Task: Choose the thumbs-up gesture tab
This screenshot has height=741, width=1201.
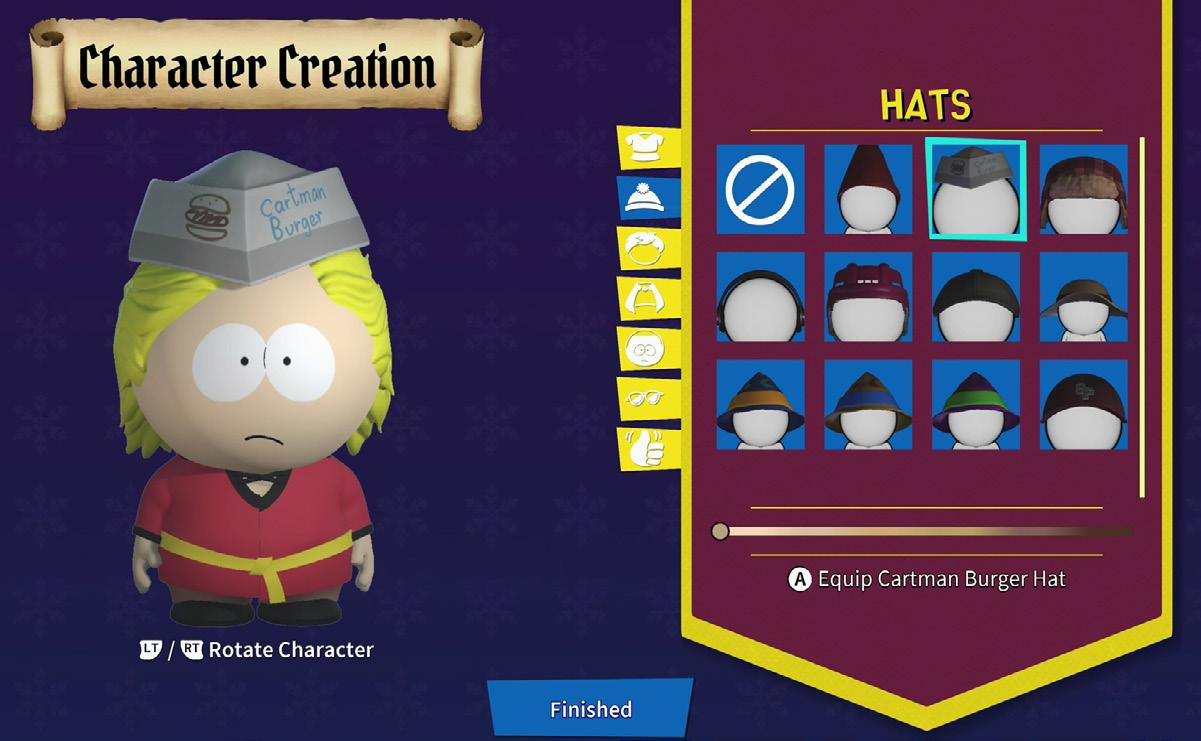Action: (646, 449)
